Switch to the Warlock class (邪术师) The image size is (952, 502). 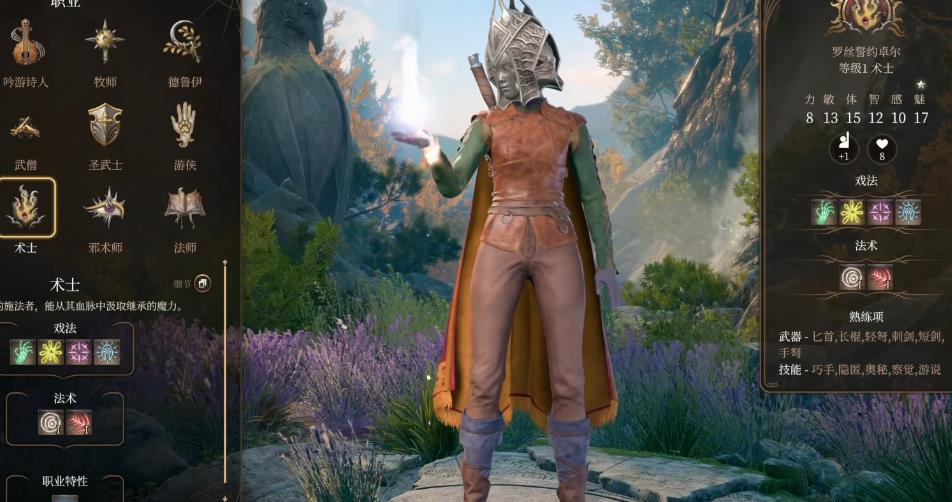click(x=104, y=208)
